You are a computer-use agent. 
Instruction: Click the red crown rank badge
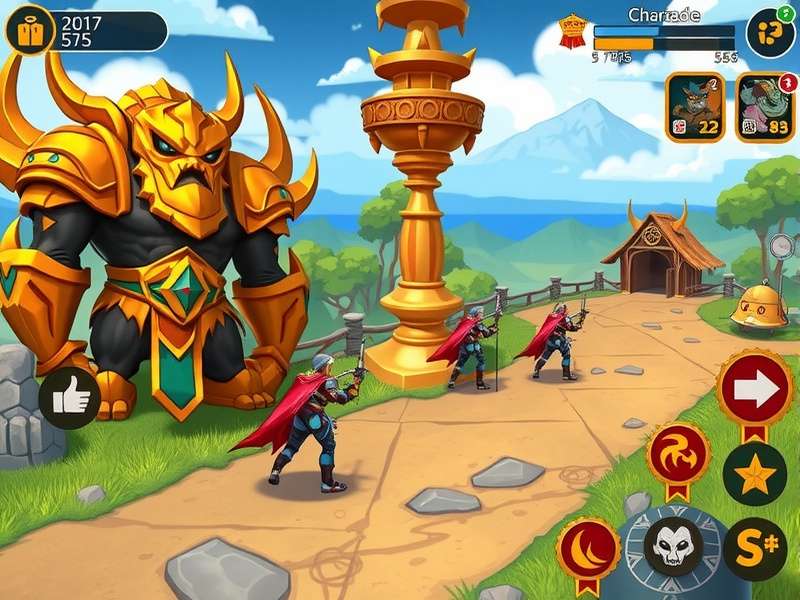[x=571, y=31]
